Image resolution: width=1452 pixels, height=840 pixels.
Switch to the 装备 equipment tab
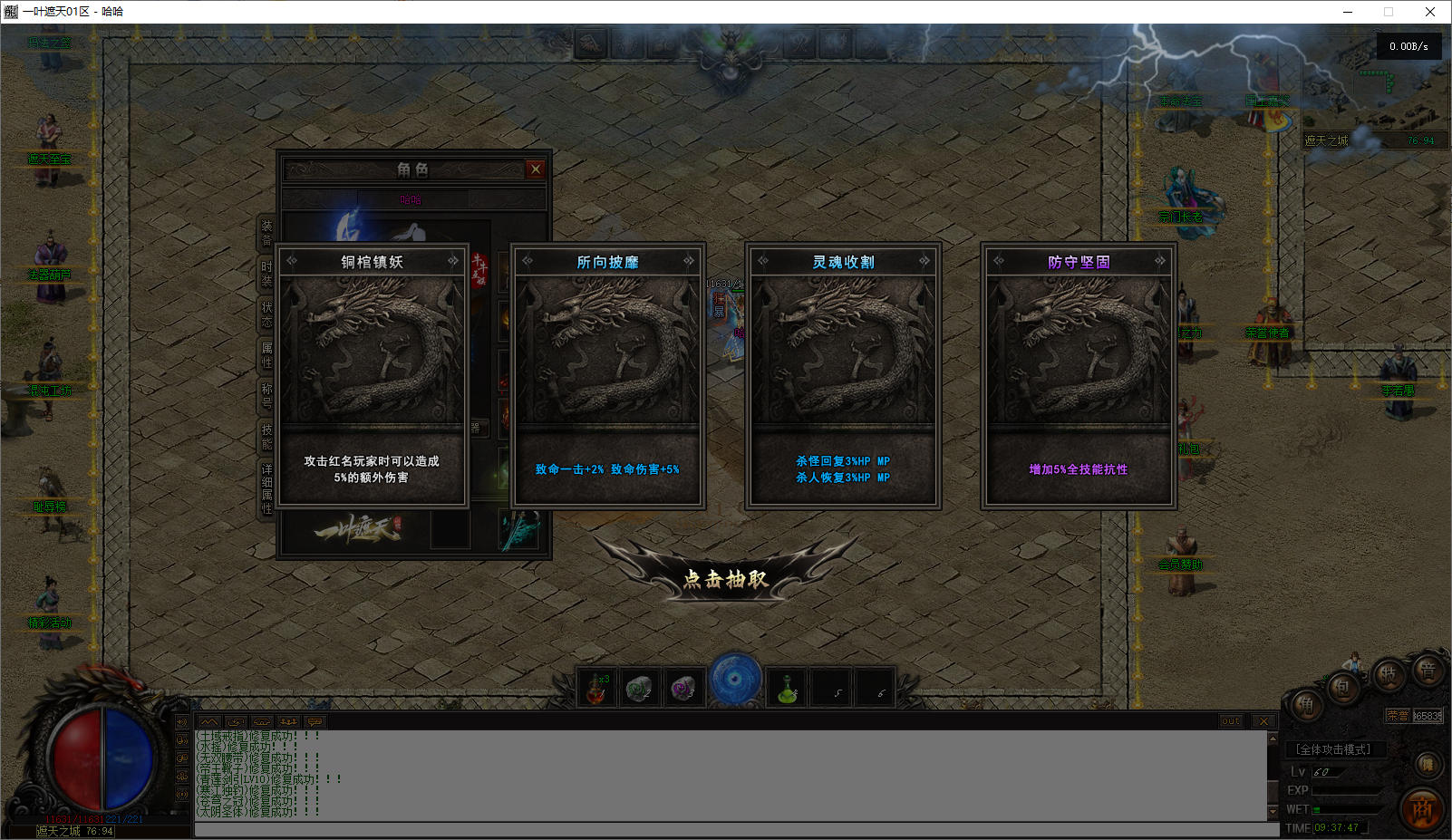click(x=266, y=233)
